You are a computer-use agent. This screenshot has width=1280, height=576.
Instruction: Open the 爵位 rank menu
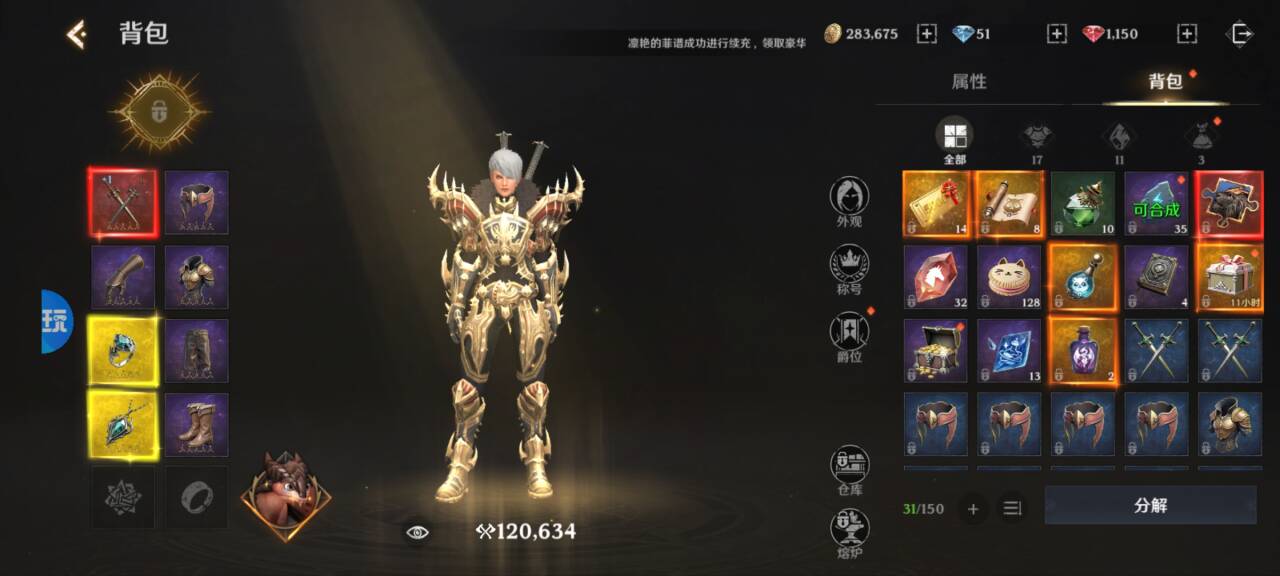click(849, 336)
